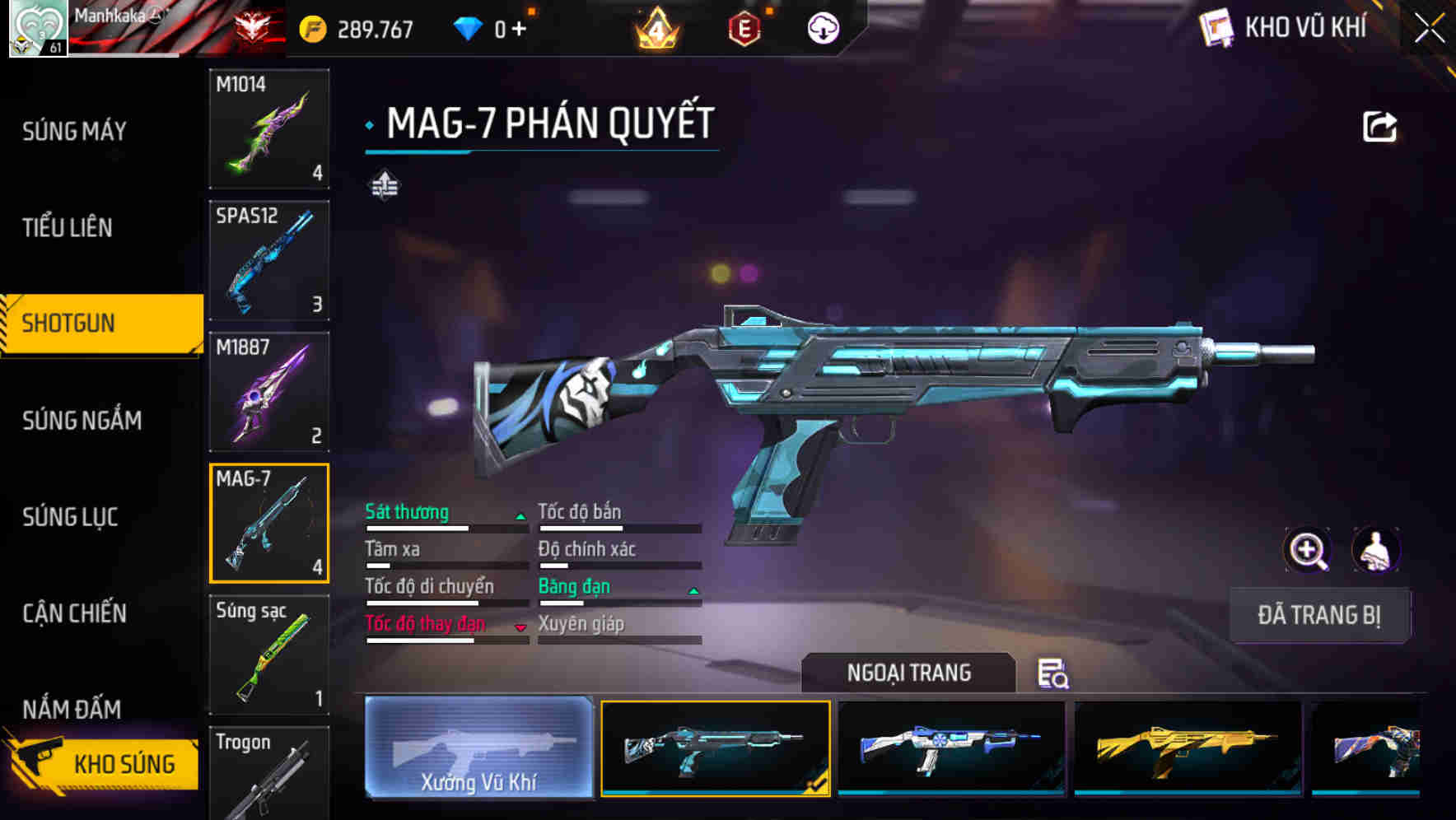Pick the M1887 weapon tile
This screenshot has height=820, width=1456.
(x=269, y=392)
